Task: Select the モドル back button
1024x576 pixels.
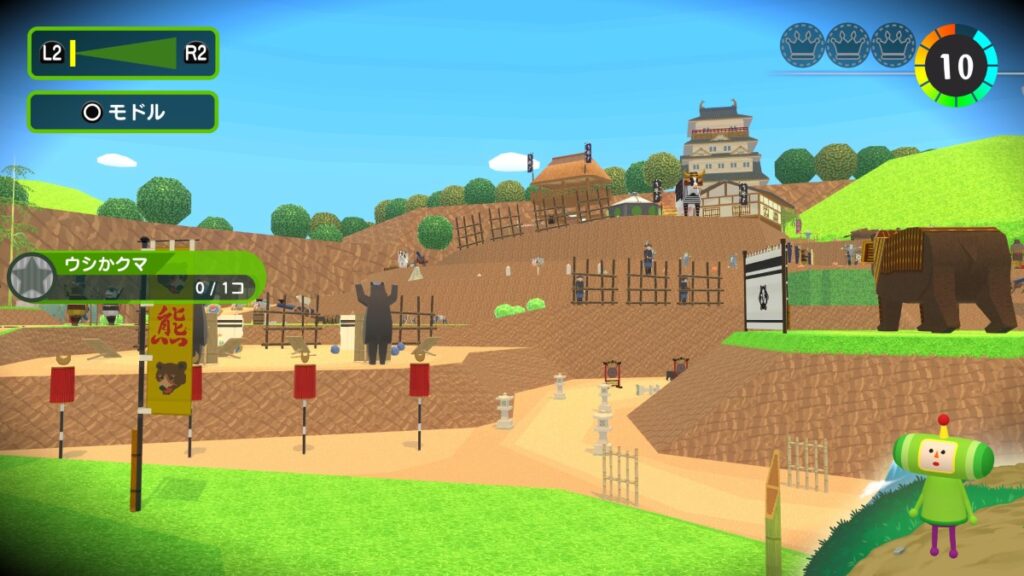Action: [x=122, y=112]
